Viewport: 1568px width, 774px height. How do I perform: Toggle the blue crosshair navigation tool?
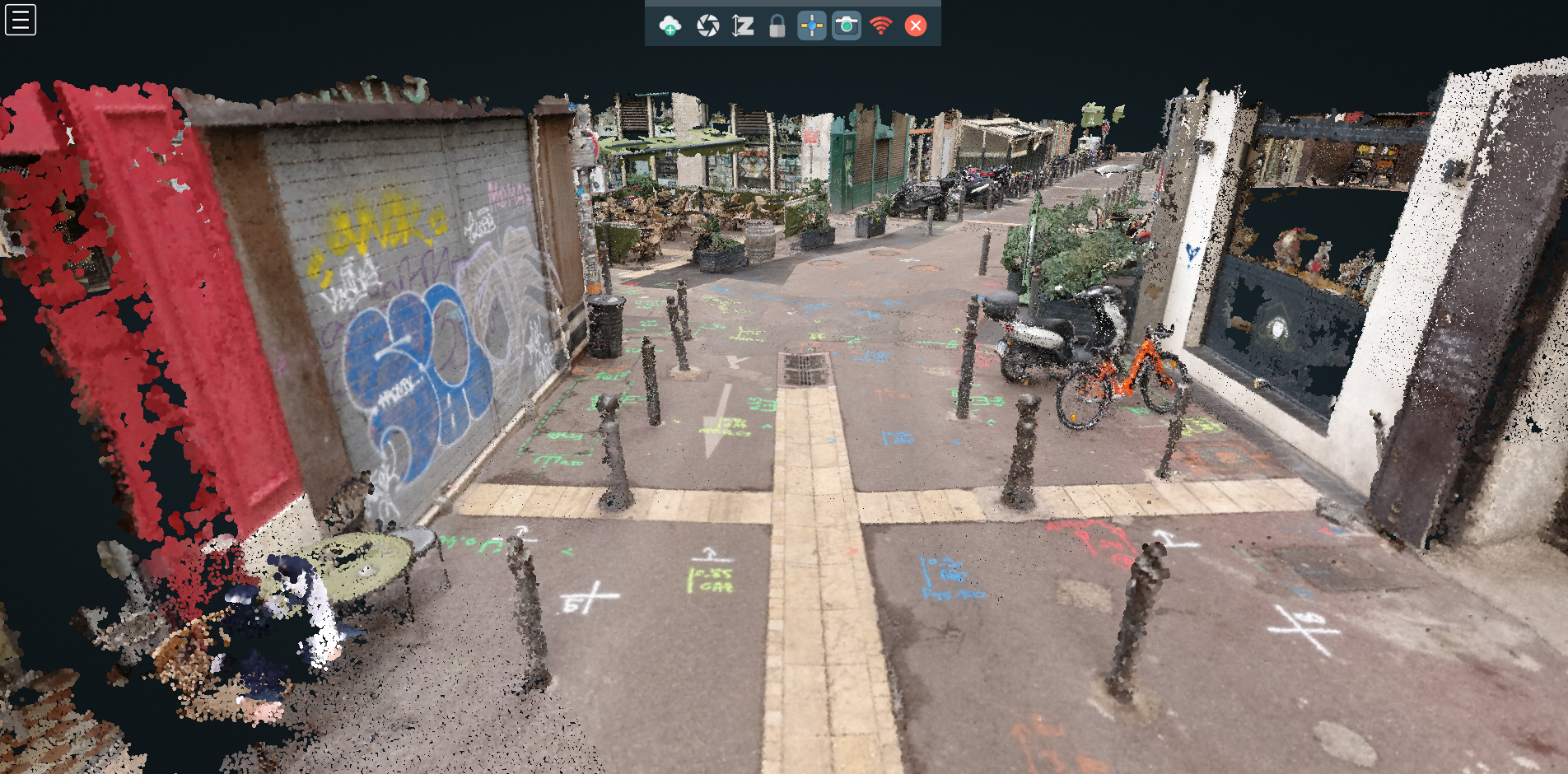tap(812, 26)
